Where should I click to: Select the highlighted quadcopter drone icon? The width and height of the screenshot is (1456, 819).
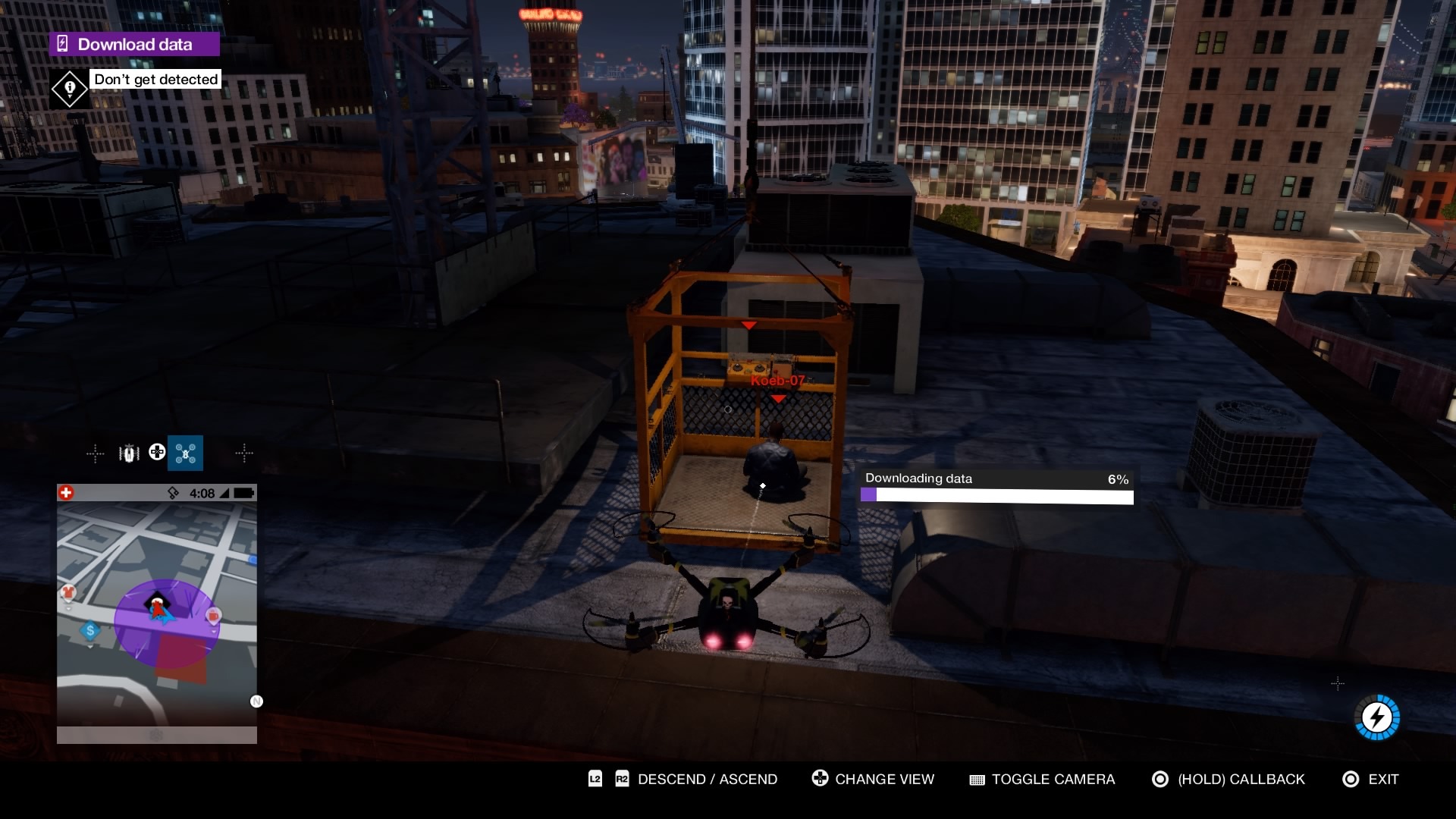point(185,453)
